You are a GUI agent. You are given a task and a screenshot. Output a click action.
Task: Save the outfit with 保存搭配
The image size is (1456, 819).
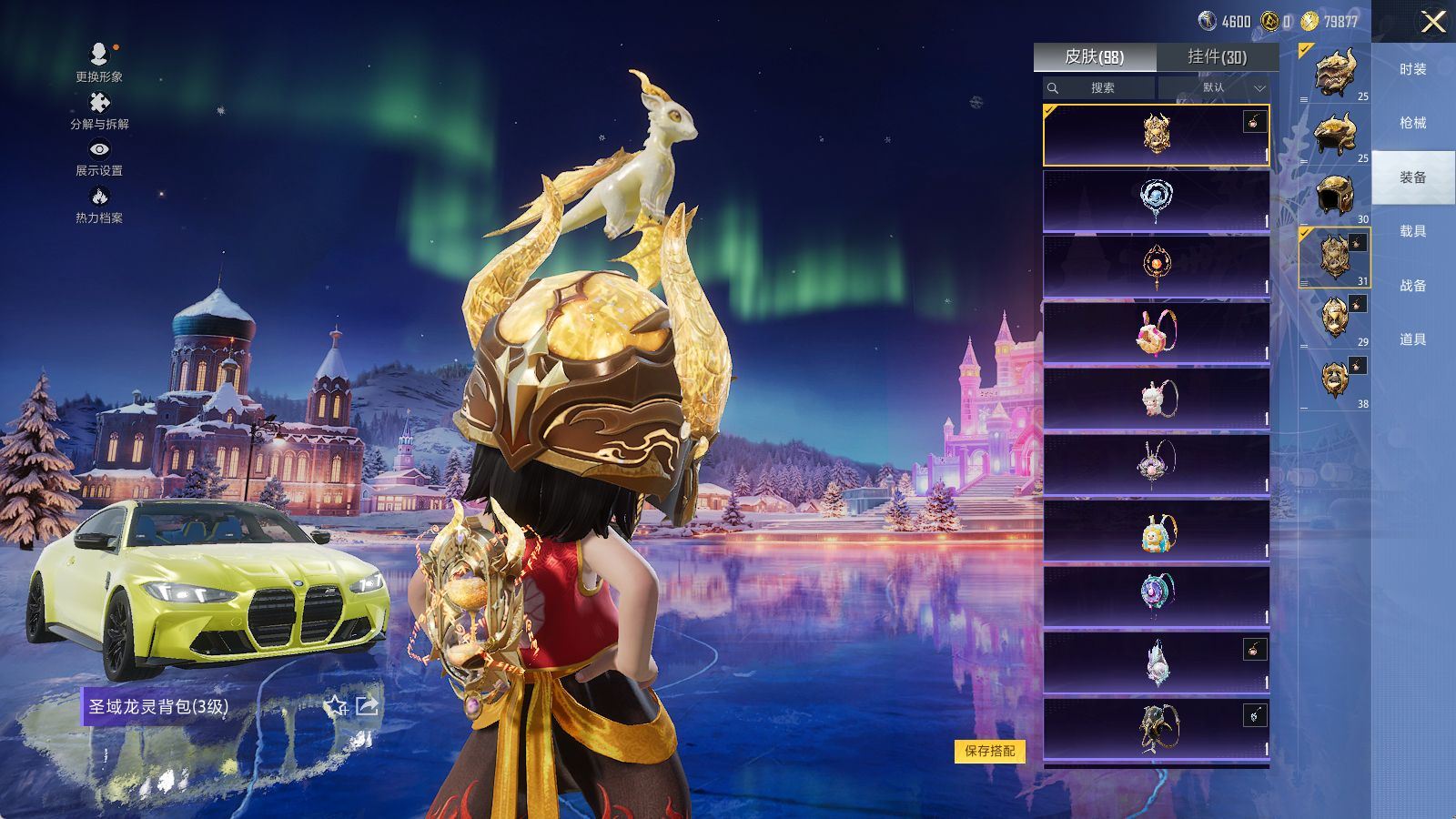[x=989, y=751]
